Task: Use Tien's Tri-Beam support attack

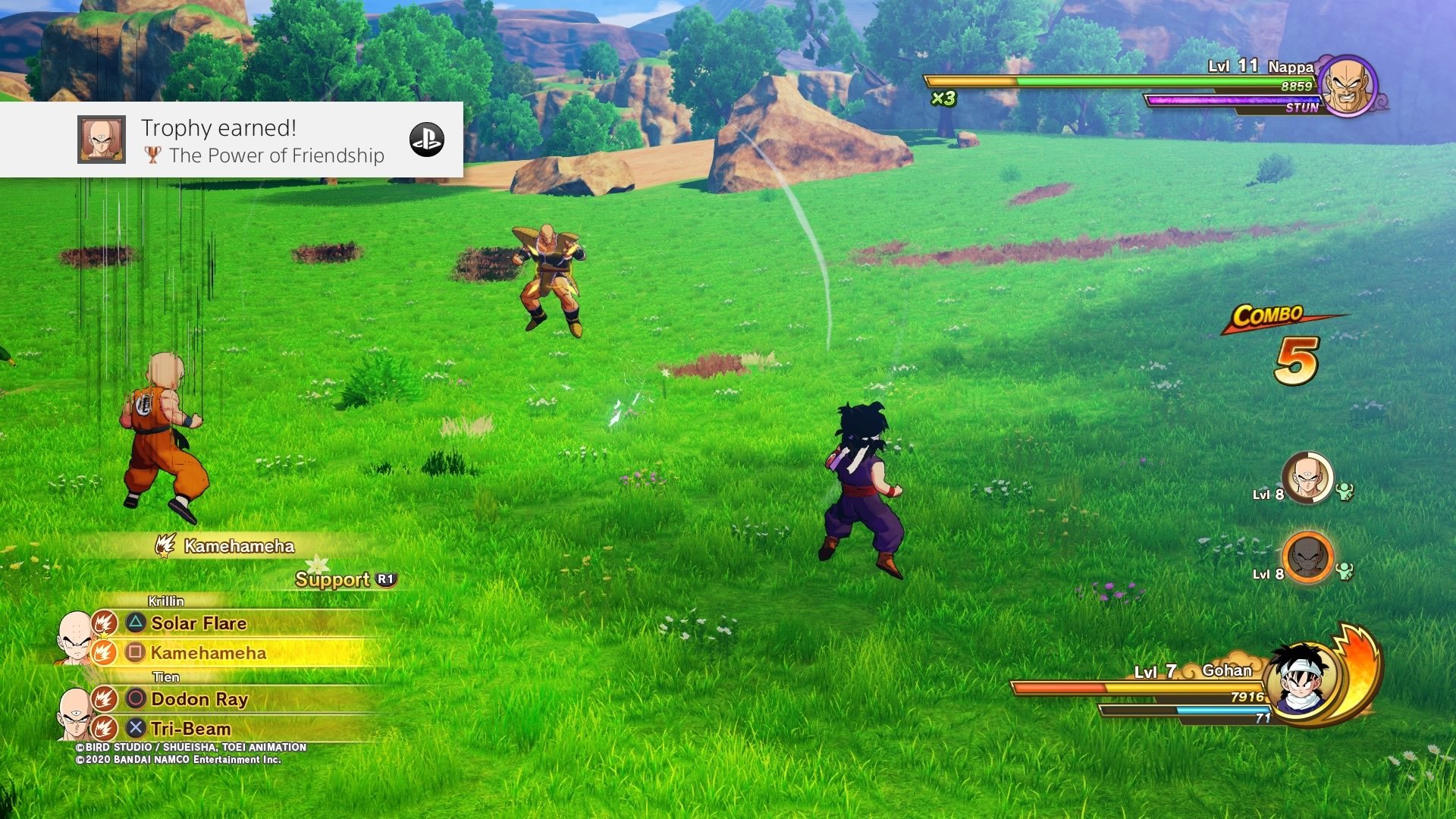Action: 190,729
